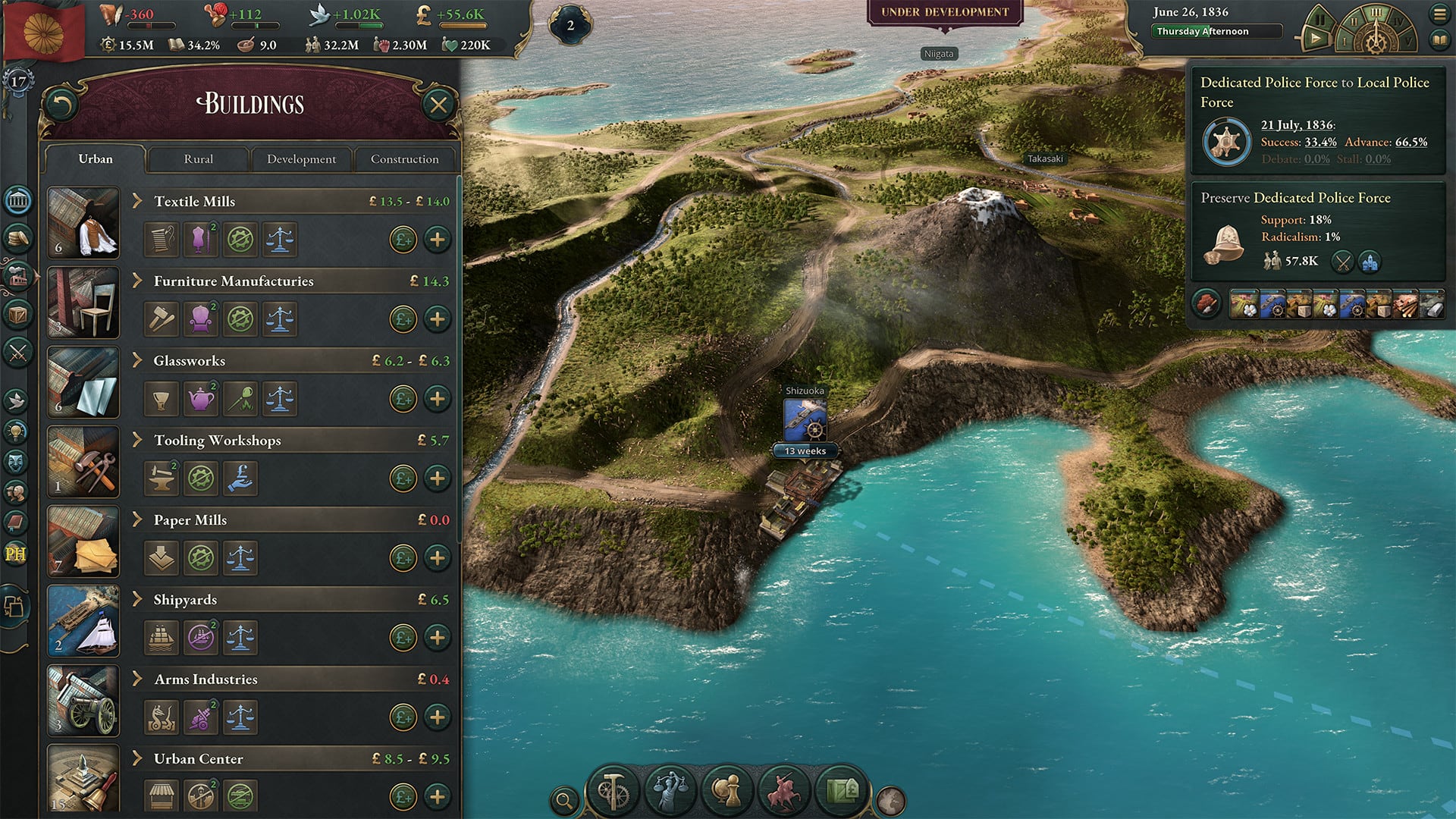Expand the Urban Center entry
The height and width of the screenshot is (819, 1456).
[x=138, y=758]
